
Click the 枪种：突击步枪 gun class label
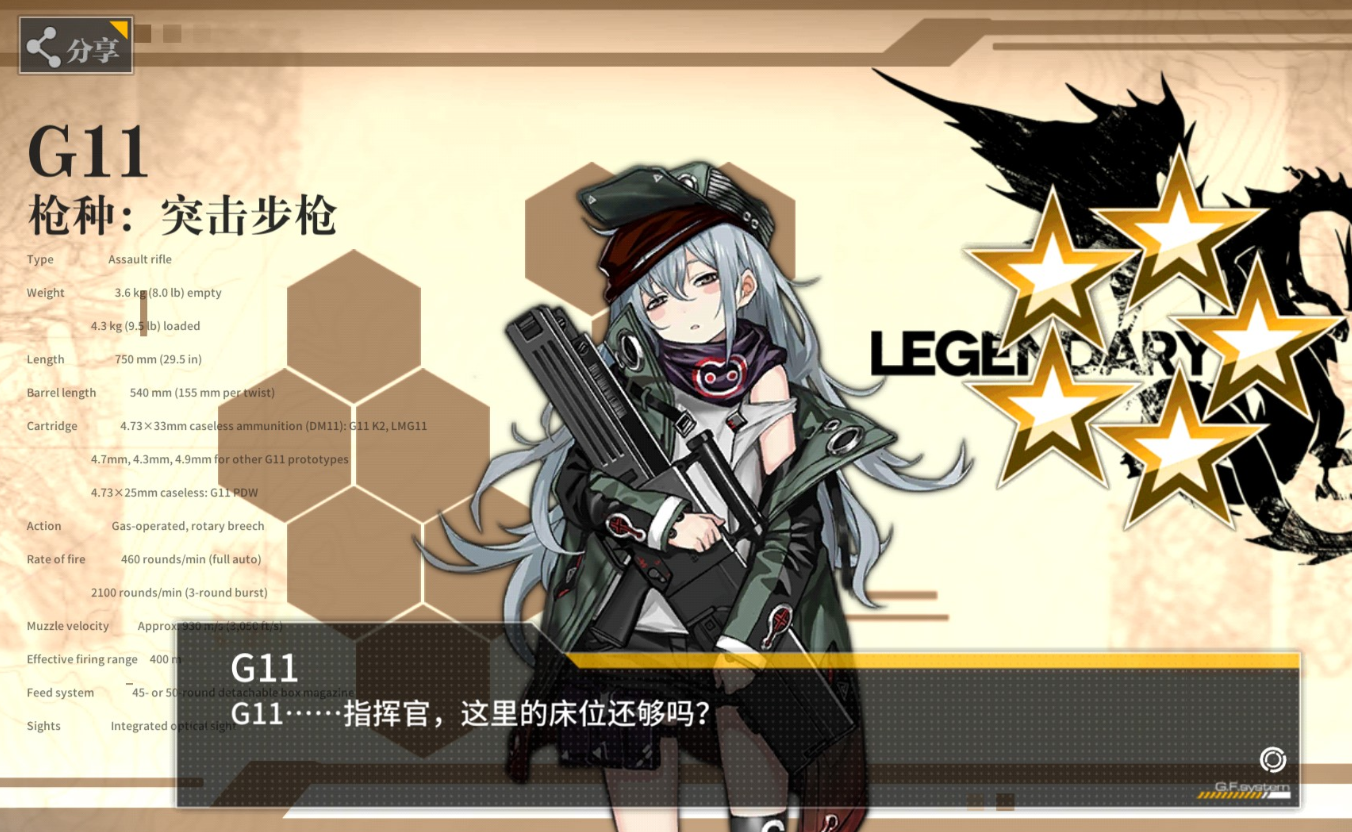click(x=183, y=215)
